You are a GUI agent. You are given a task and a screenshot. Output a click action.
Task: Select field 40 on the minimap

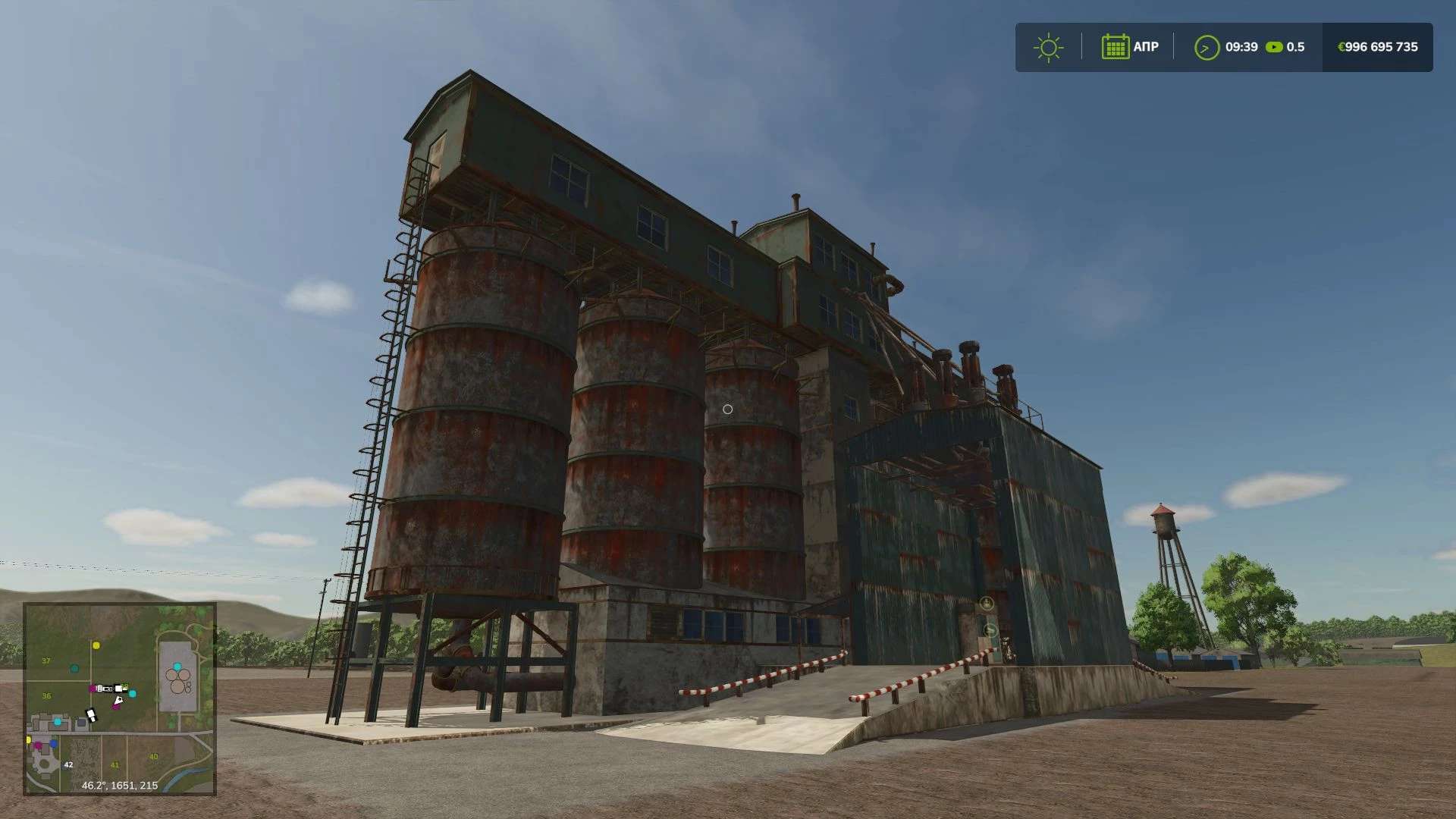tap(154, 756)
